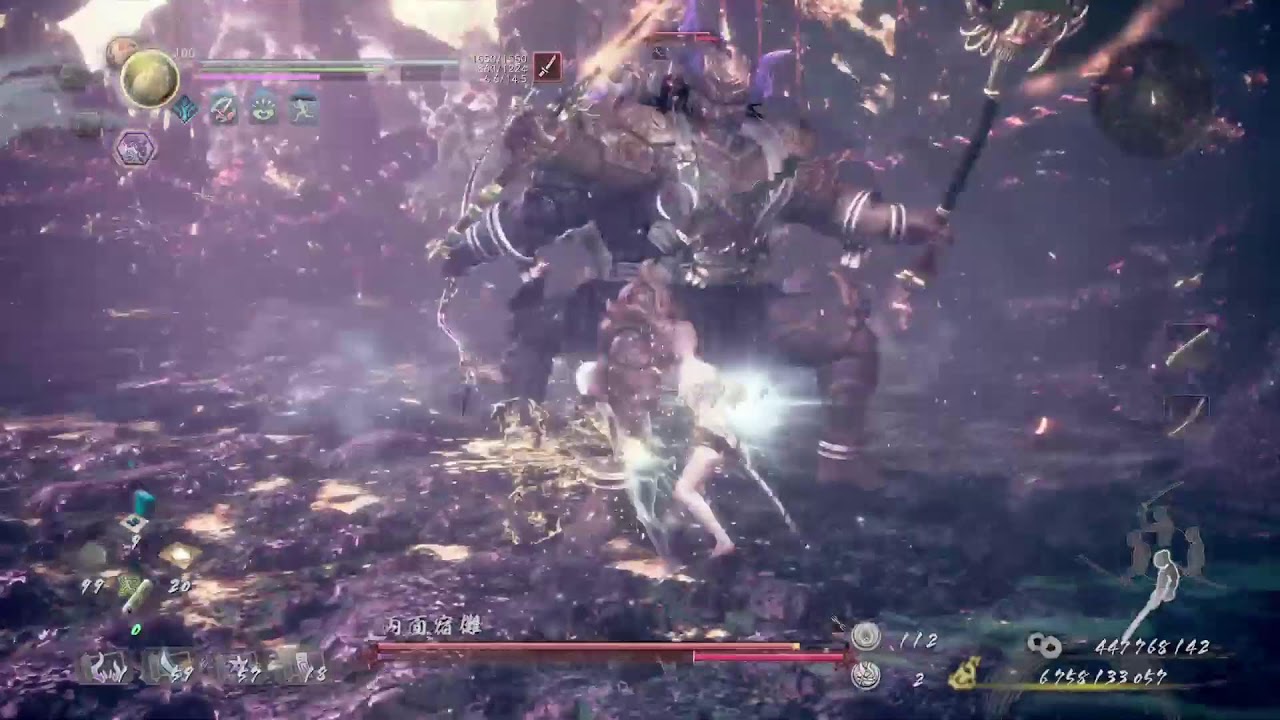Select the gold coin pouch icon
This screenshot has width=1280, height=720.
966,675
